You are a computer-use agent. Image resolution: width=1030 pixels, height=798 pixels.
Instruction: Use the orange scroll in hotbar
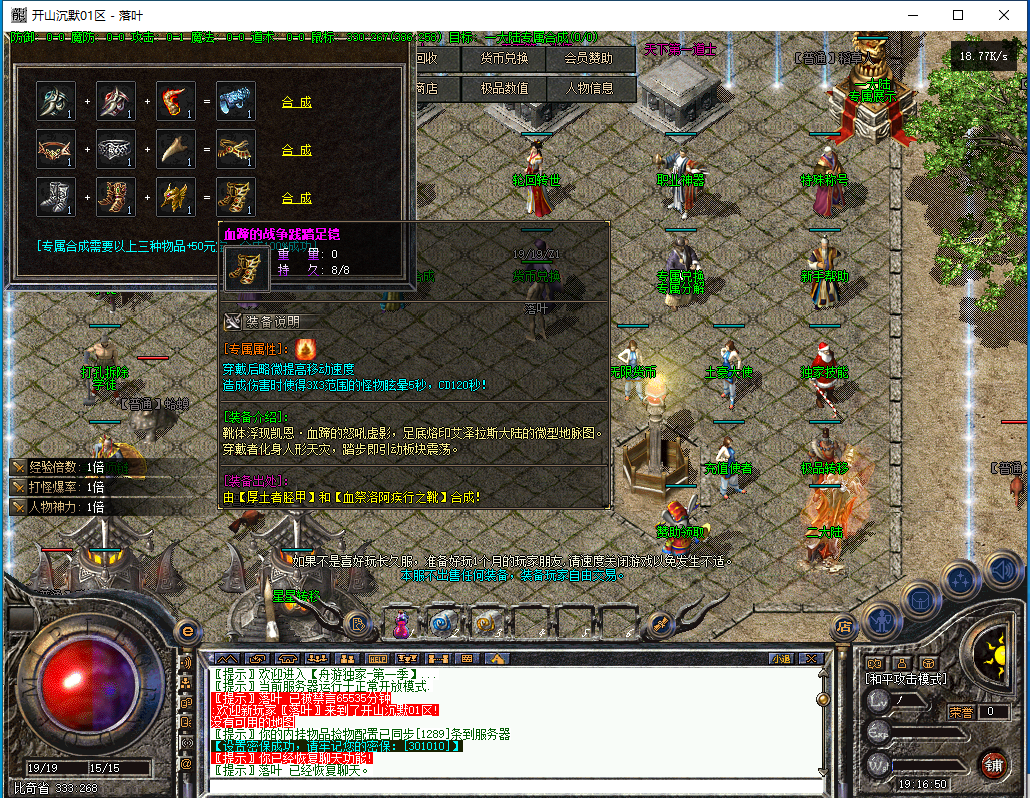486,624
